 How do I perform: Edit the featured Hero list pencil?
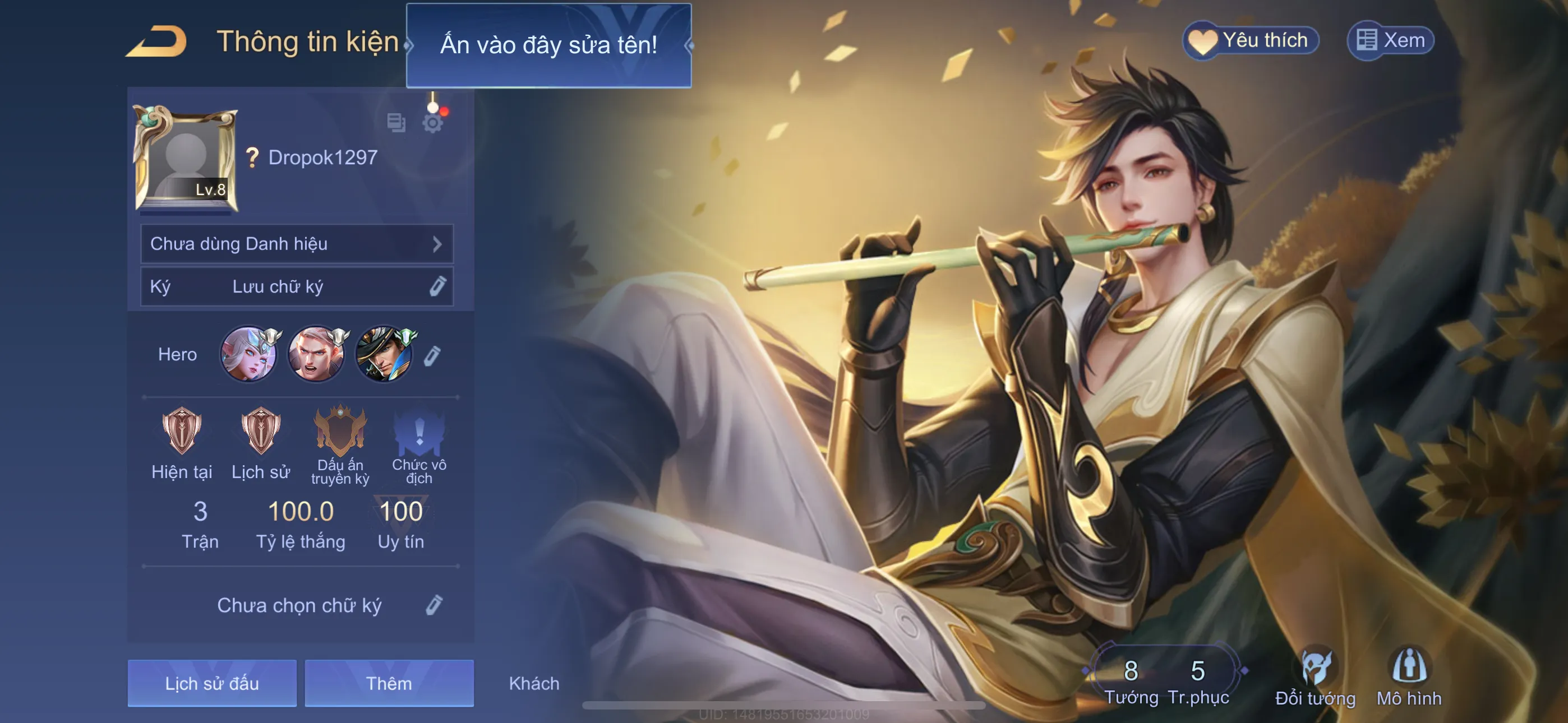(x=432, y=355)
